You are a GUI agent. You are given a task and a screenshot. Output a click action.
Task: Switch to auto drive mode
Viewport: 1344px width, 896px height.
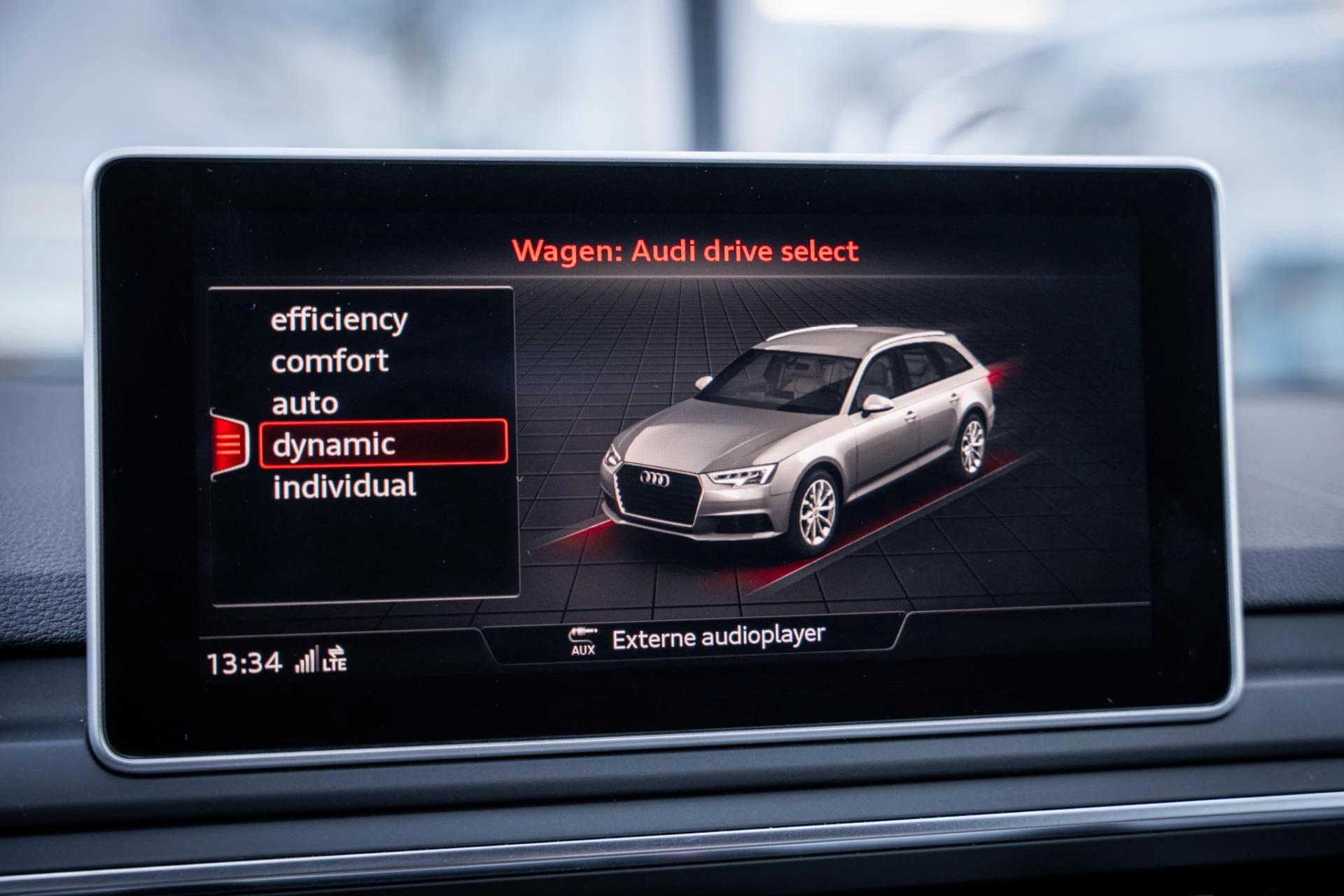pos(304,402)
